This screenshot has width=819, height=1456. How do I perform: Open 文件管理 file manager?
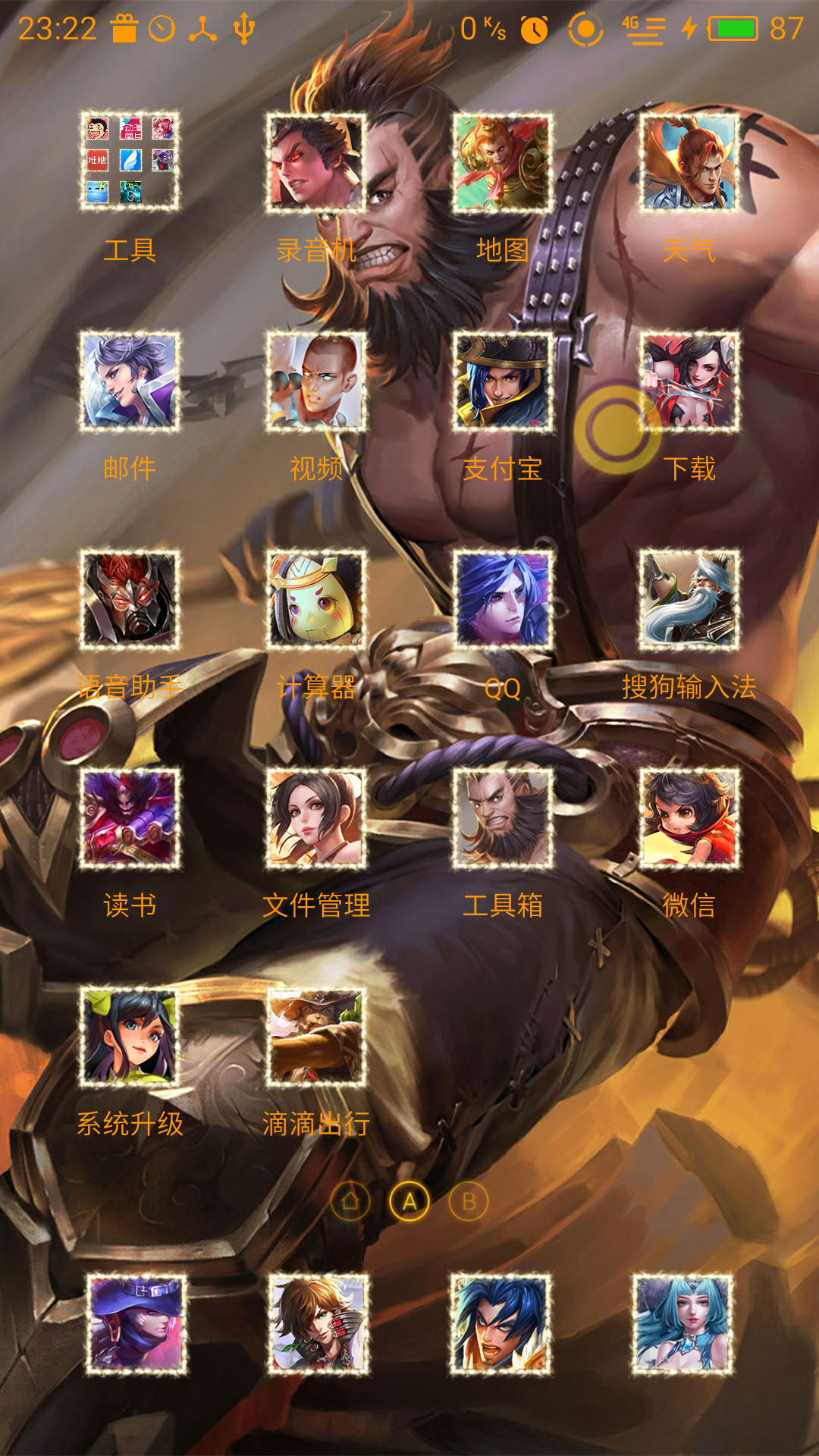tap(316, 817)
